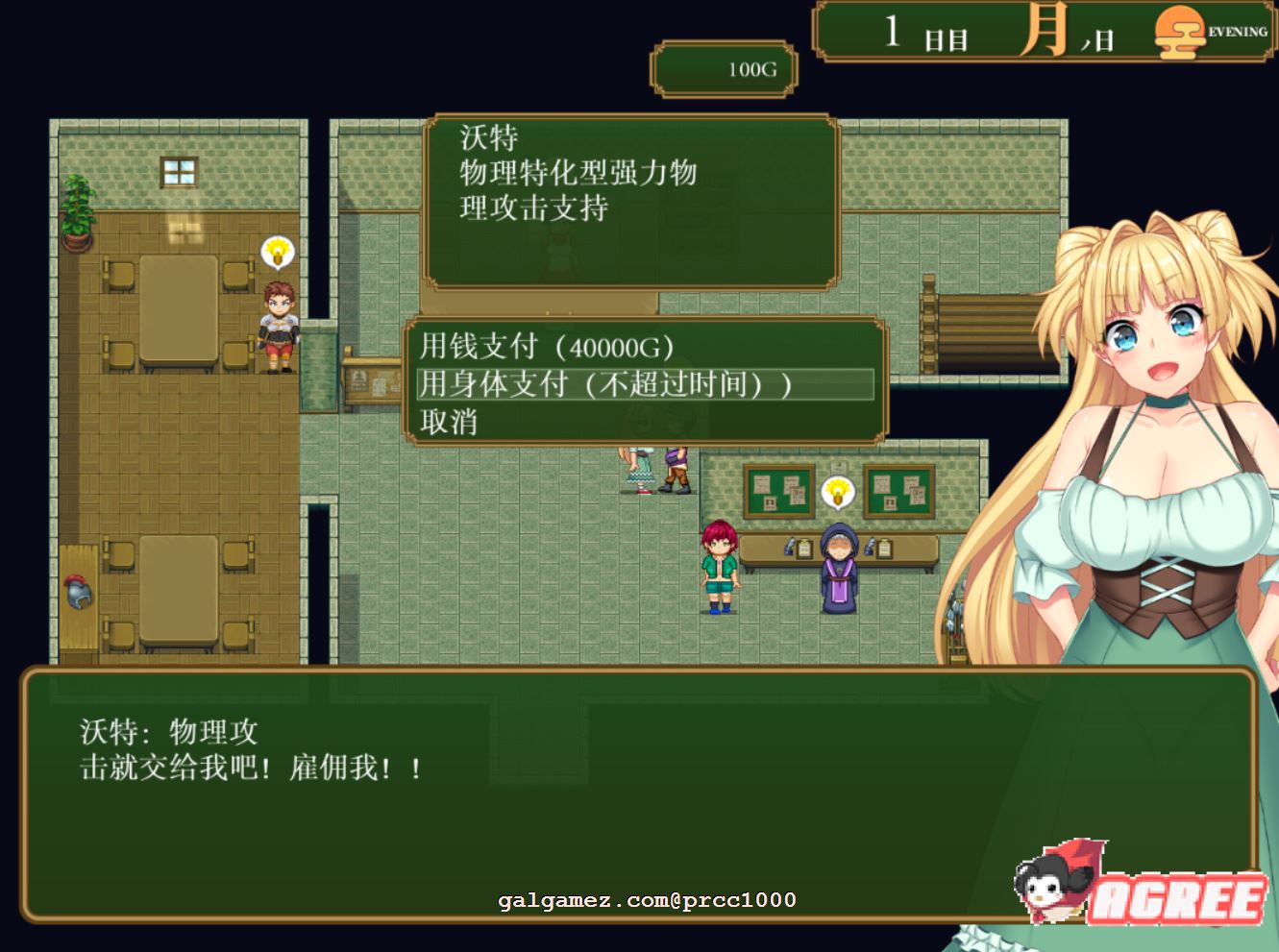The image size is (1279, 952).
Task: Select the 取消 option to cancel
Action: (x=450, y=421)
